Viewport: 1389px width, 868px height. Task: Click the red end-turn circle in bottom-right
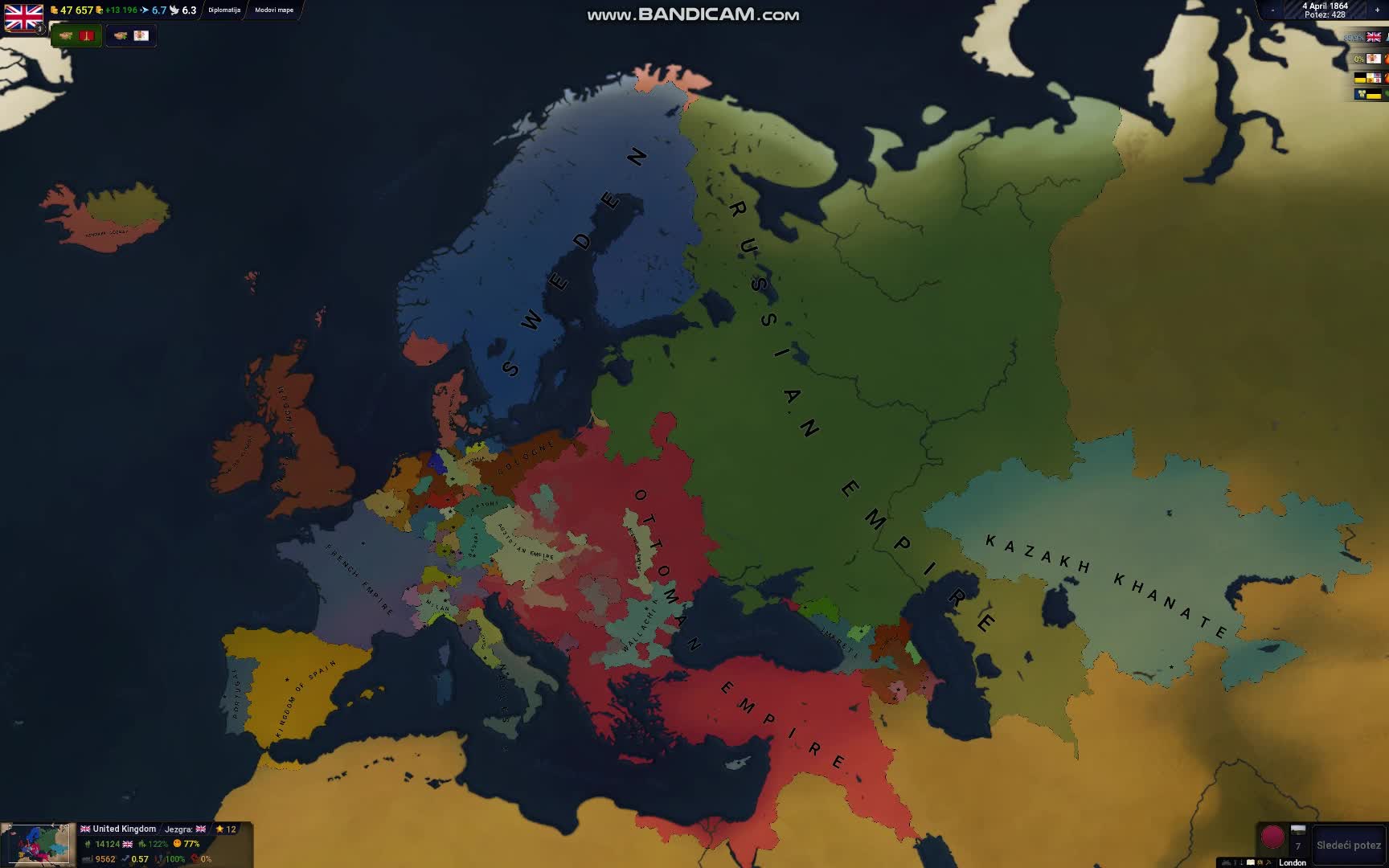click(x=1274, y=837)
